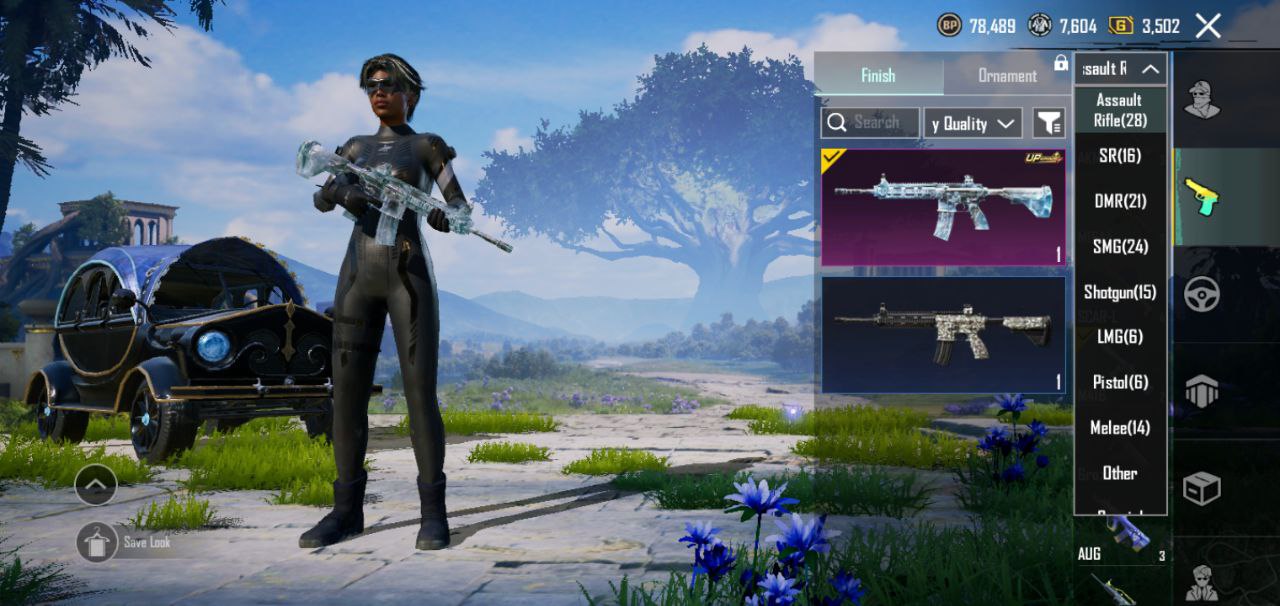Choose Melee(14) in the dropdown

click(1120, 428)
